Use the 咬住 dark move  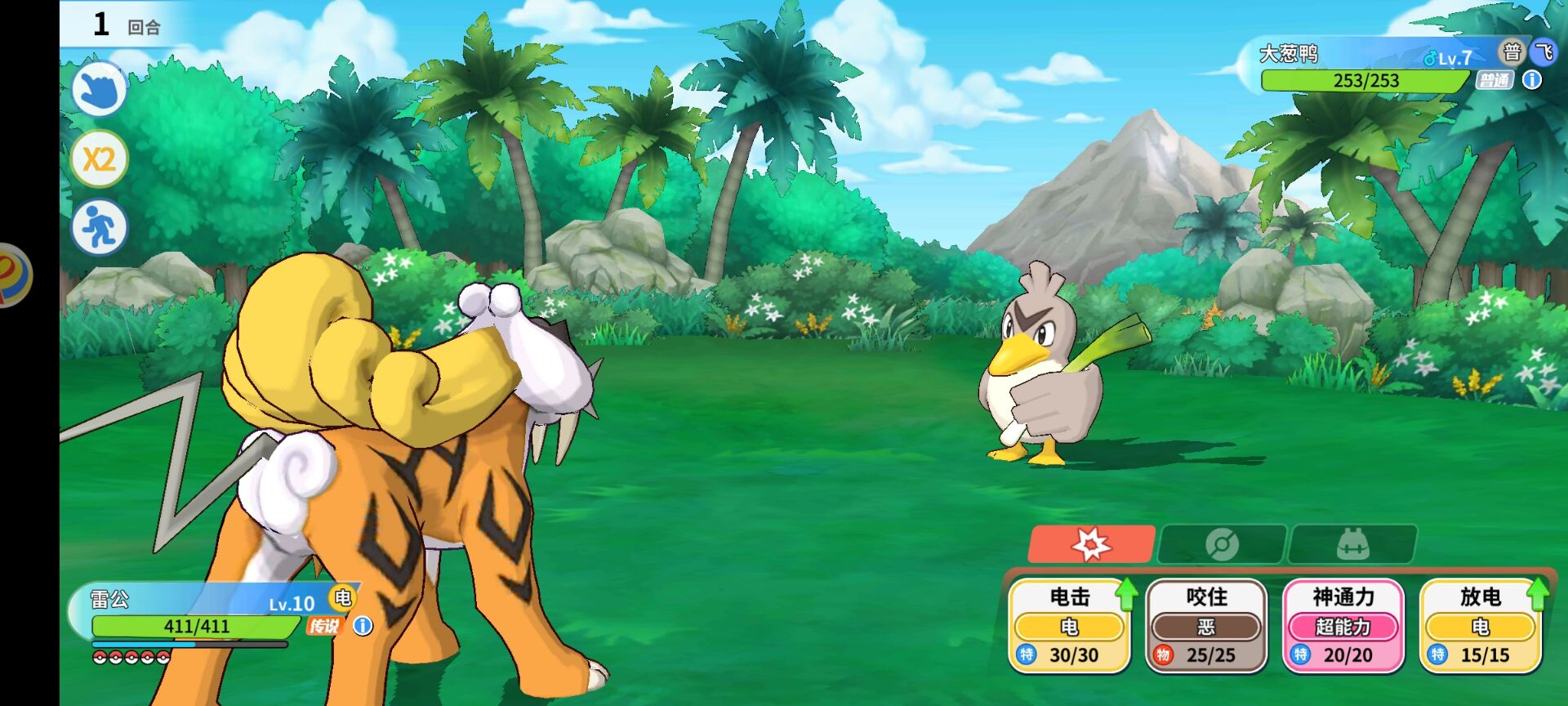1206,626
